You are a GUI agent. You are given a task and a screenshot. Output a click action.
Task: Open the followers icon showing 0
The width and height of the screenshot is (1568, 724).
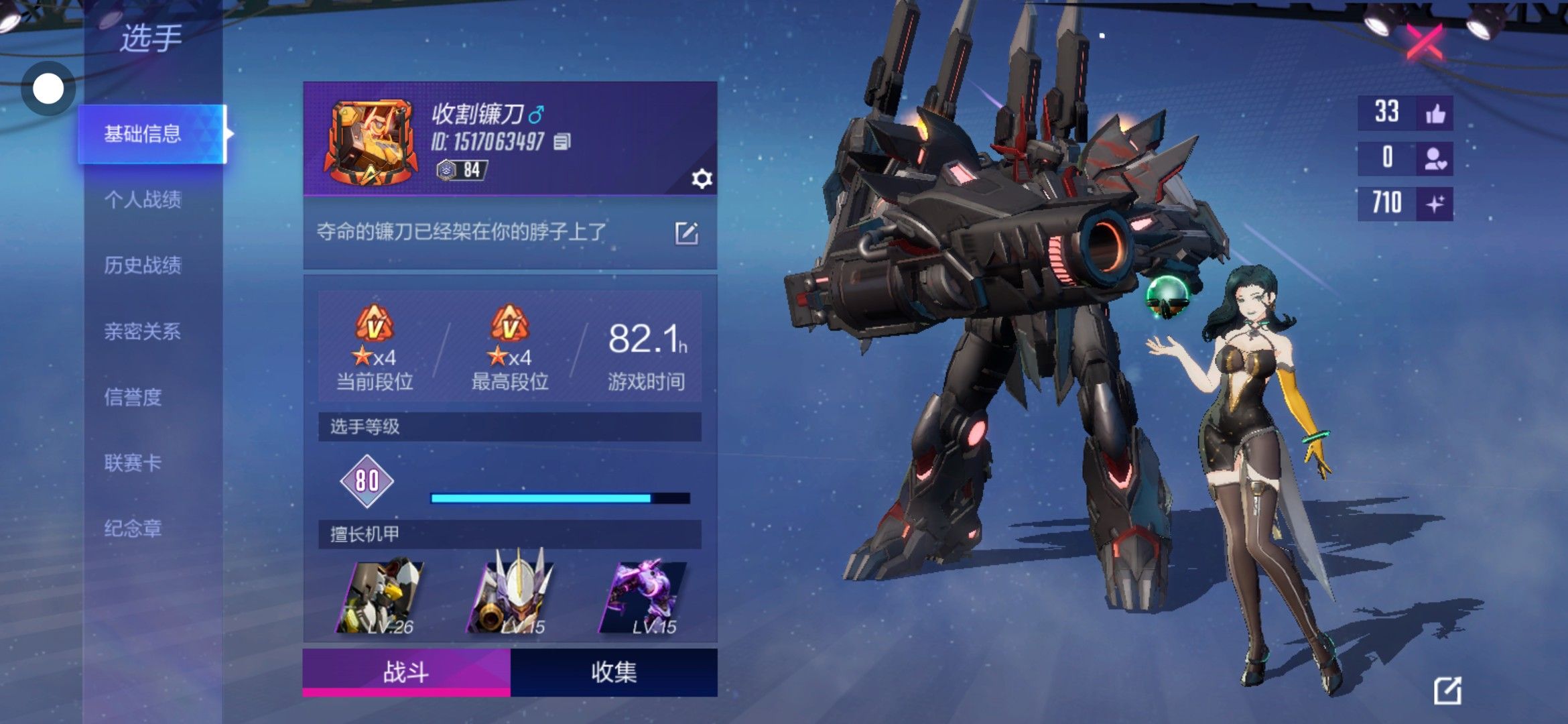(1435, 158)
